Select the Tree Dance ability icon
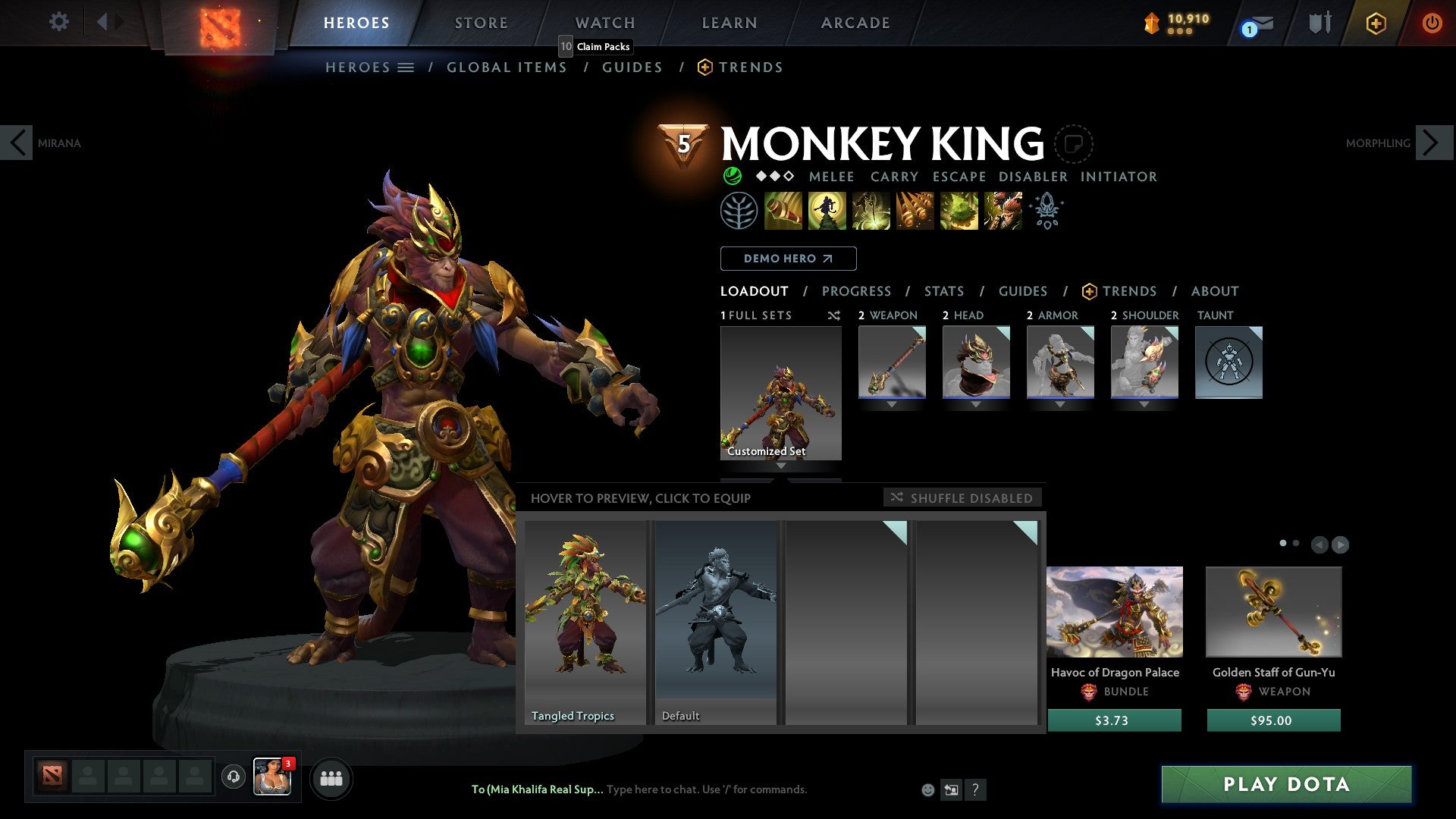This screenshot has width=1456, height=819. (828, 211)
